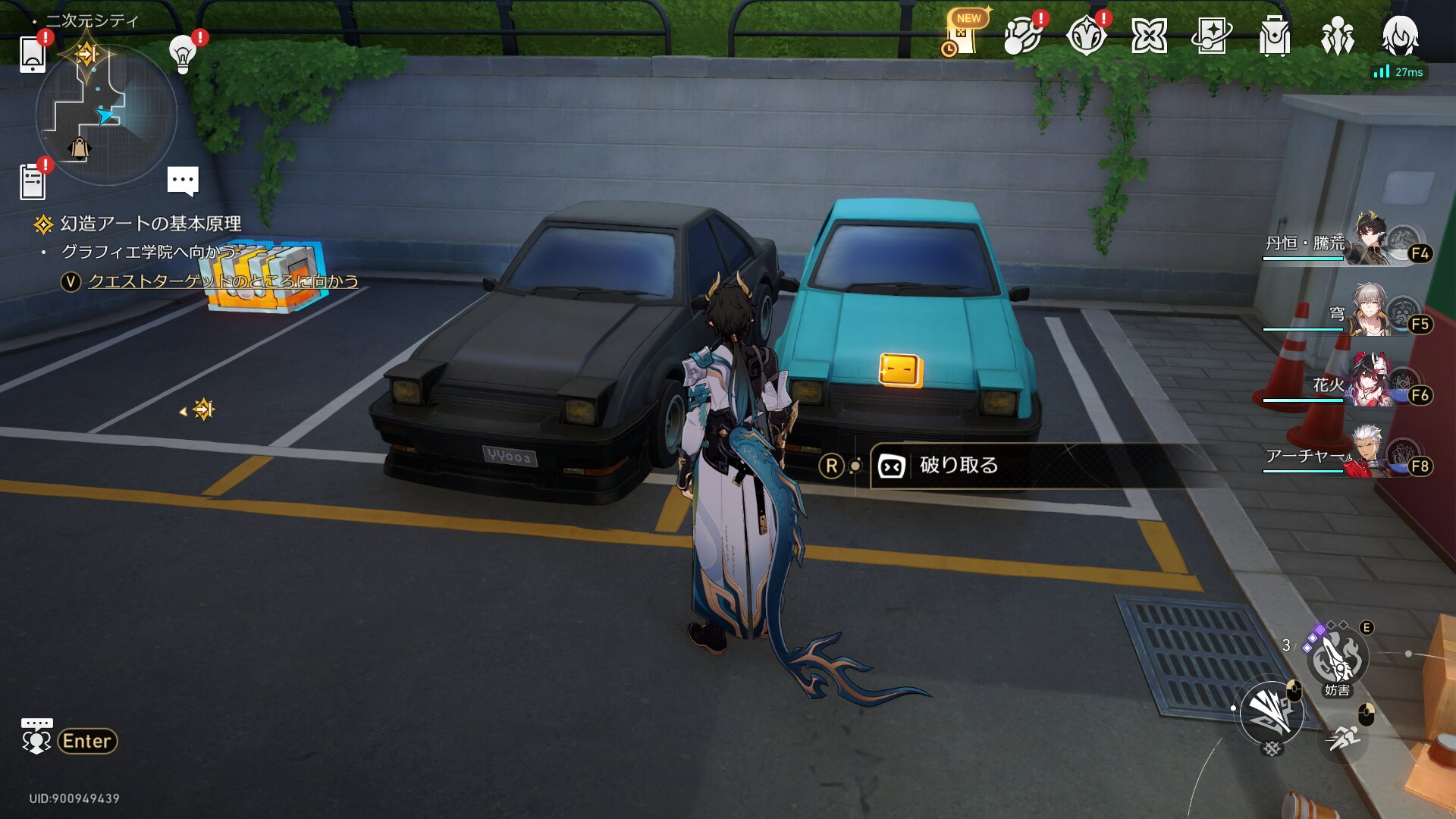Open the planet guide icon with alert
Image resolution: width=1456 pixels, height=819 pixels.
tap(1021, 36)
